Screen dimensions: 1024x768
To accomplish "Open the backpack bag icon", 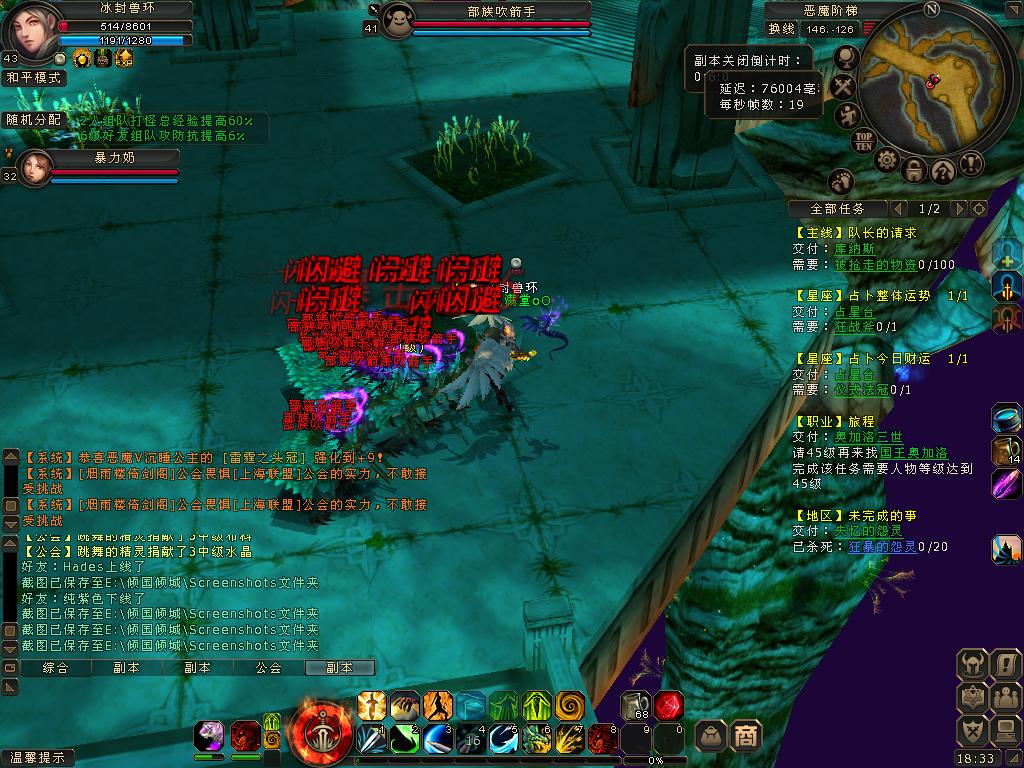I will 710,736.
